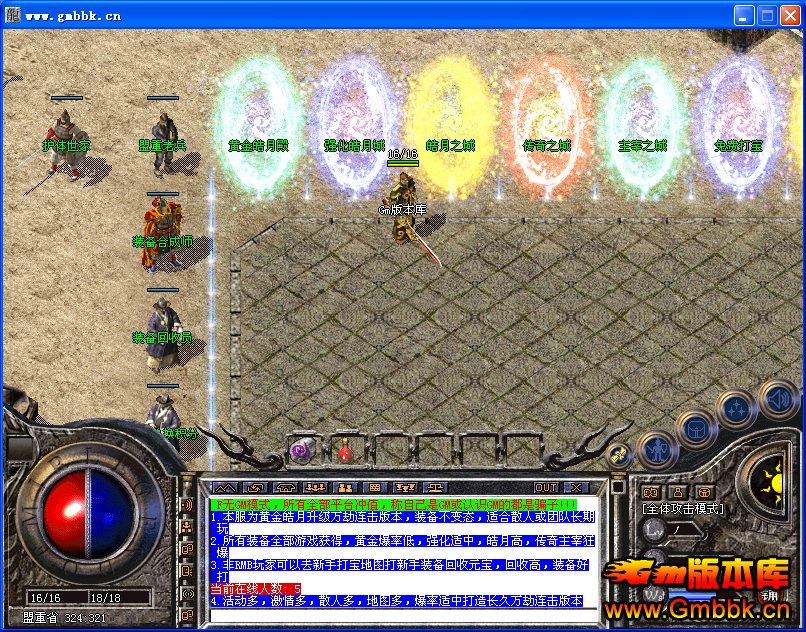Select the purple scroll in the belt slot

(300, 450)
